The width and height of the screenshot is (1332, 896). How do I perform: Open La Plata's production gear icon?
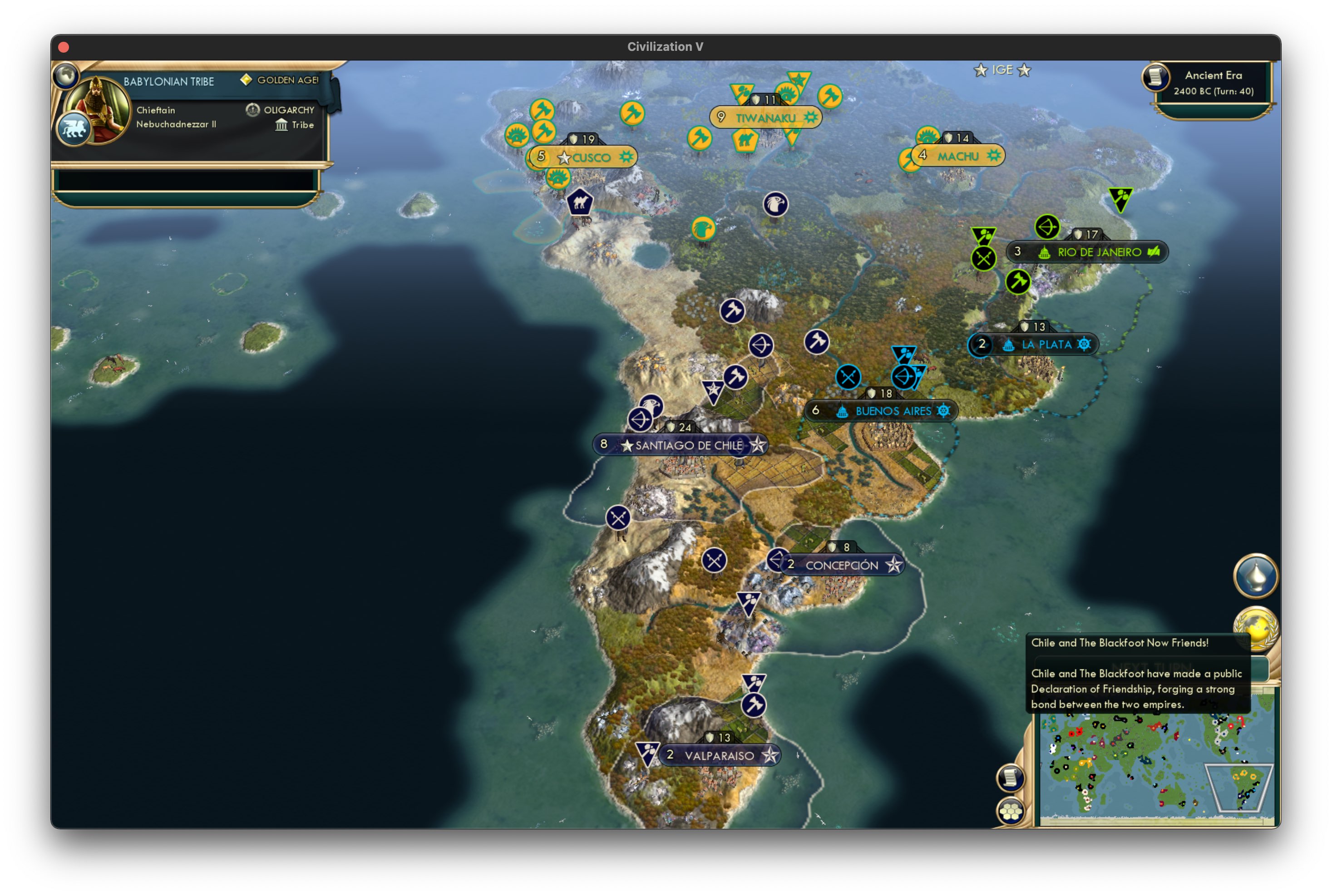(x=1083, y=344)
